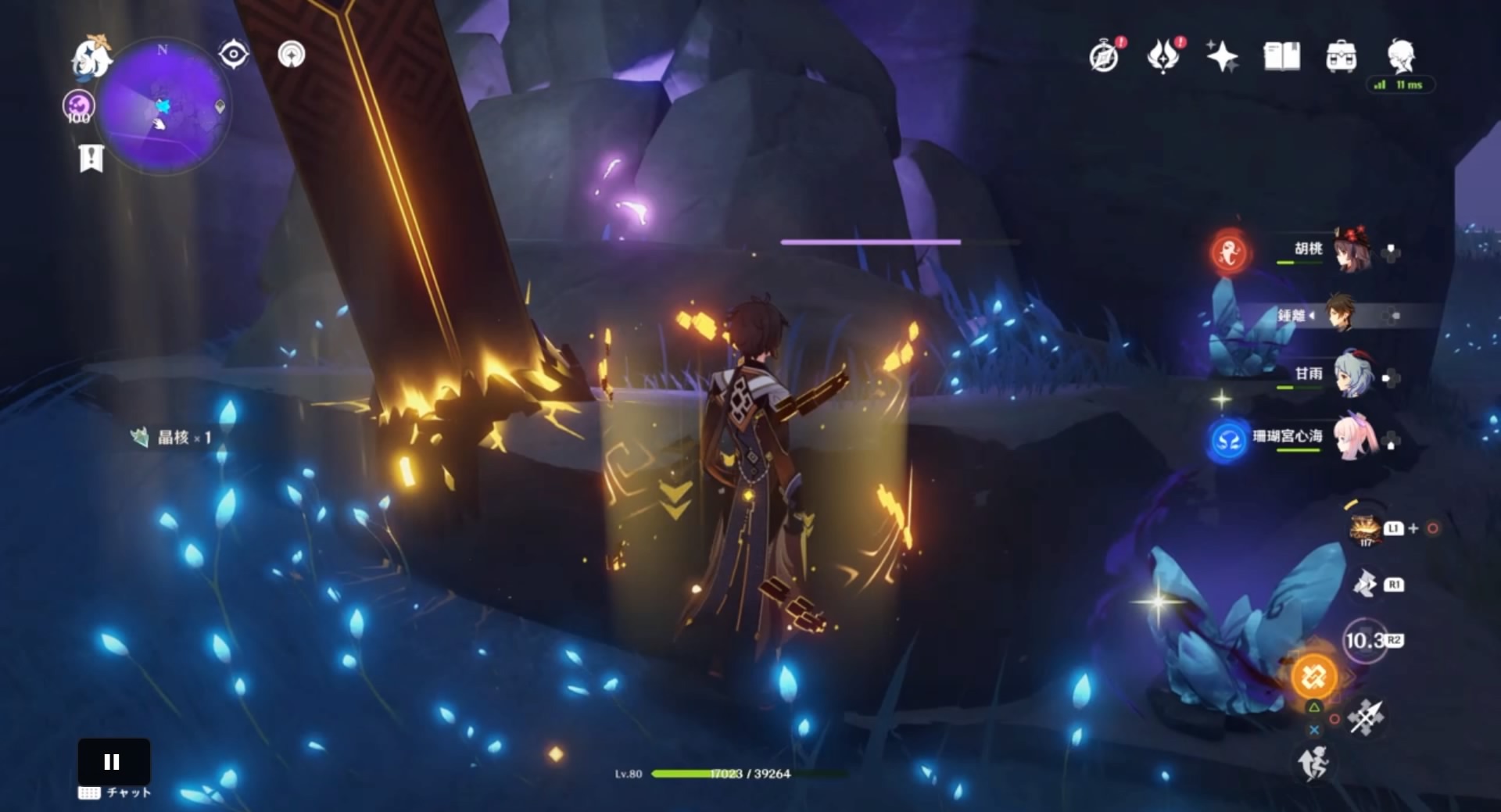The height and width of the screenshot is (812, 1501).
Task: Open the chat box
Action: 115,792
